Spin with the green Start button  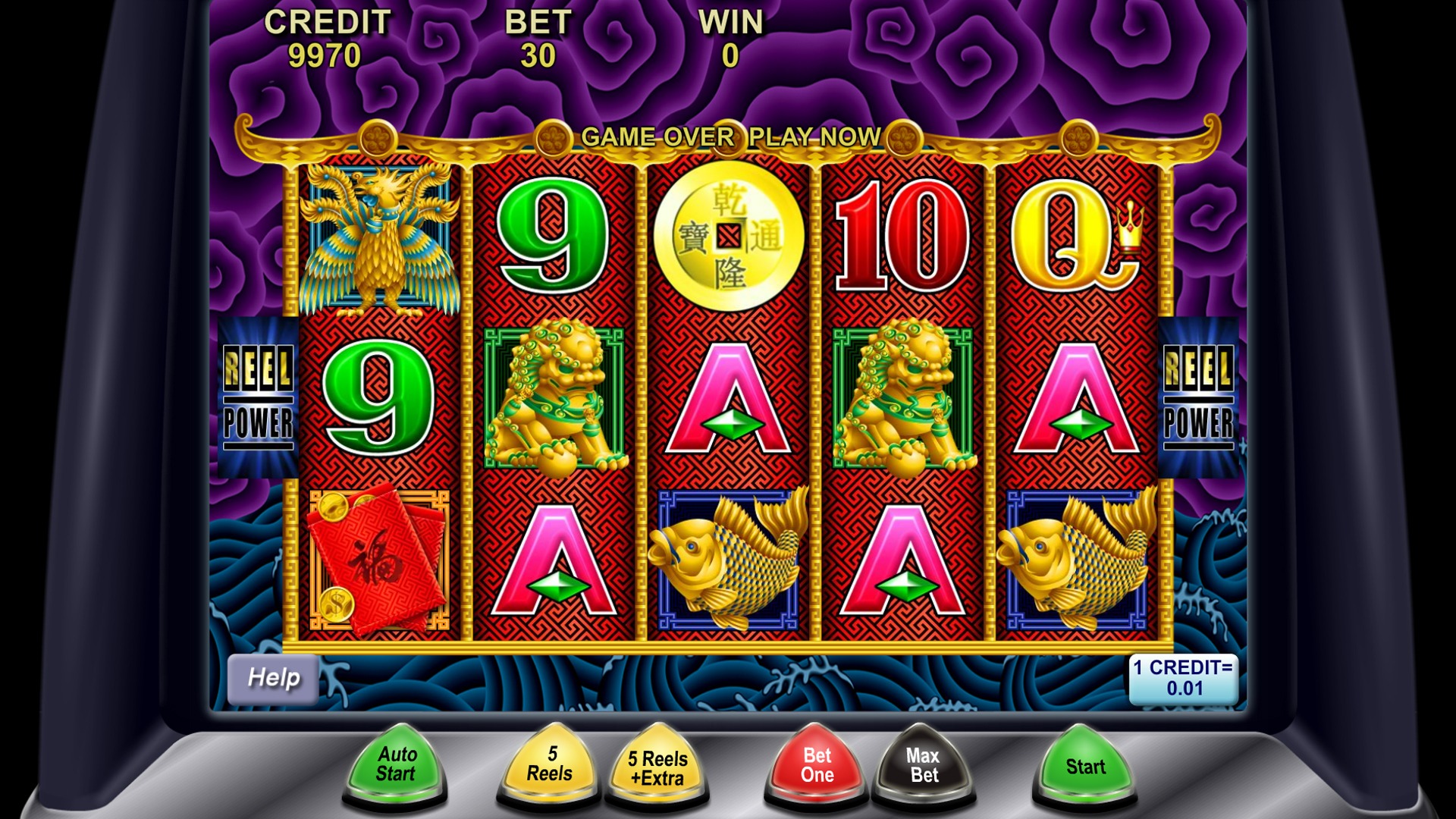click(x=1085, y=766)
